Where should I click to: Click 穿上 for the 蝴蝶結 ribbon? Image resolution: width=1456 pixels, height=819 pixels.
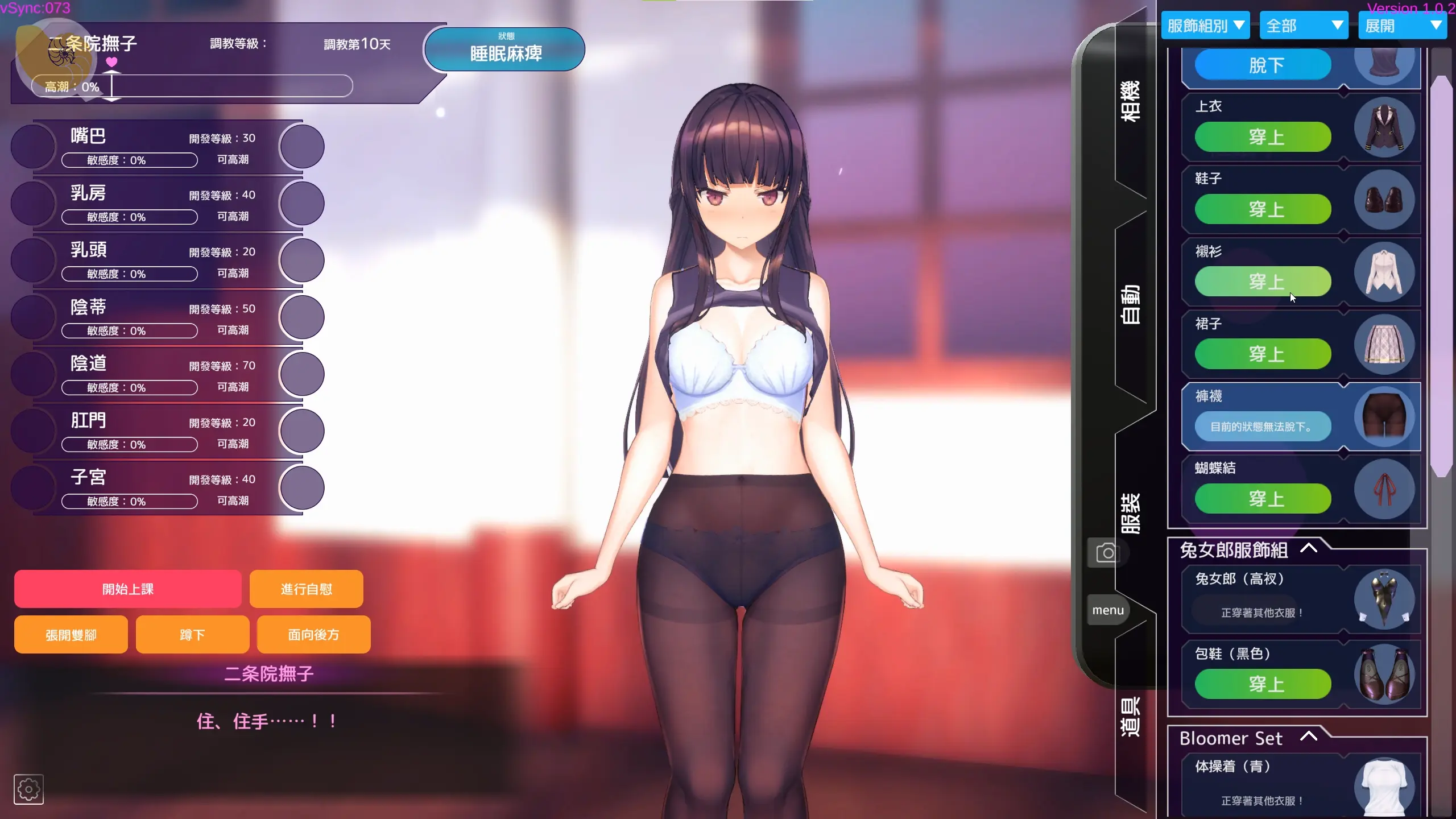click(x=1263, y=499)
